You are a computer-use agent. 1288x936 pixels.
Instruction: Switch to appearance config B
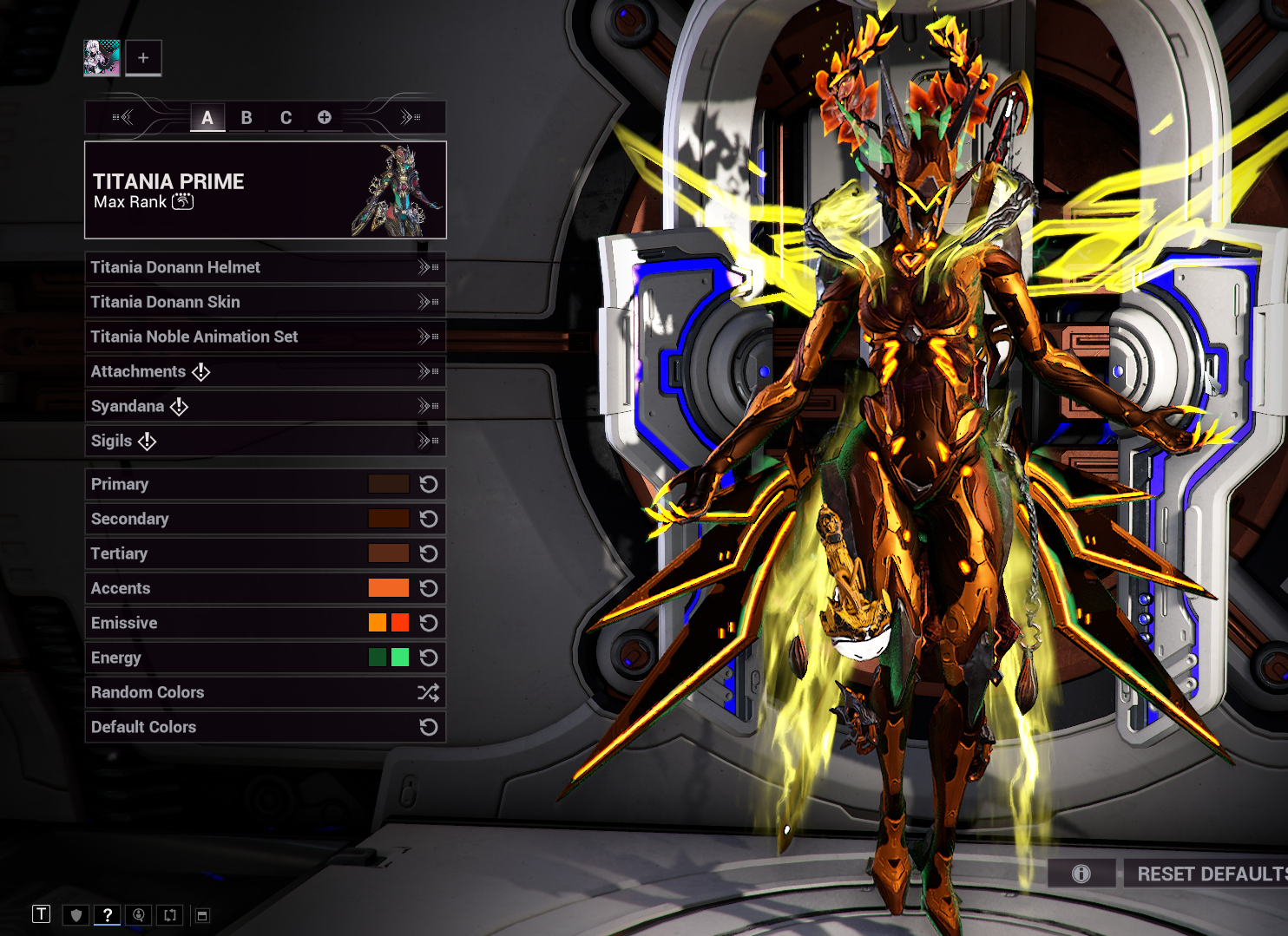click(246, 118)
